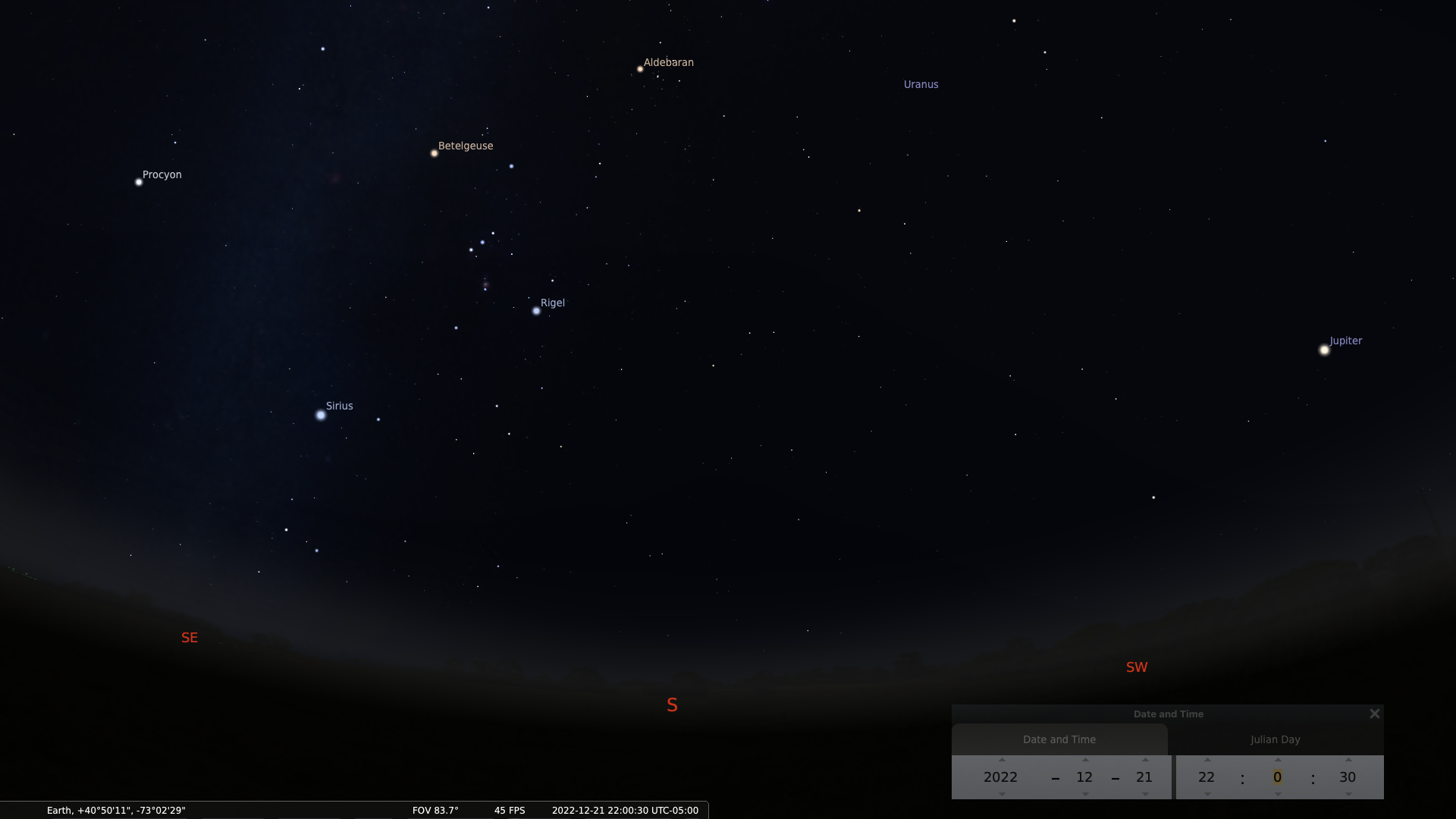Lower the hour value with its down arrow

click(1207, 794)
